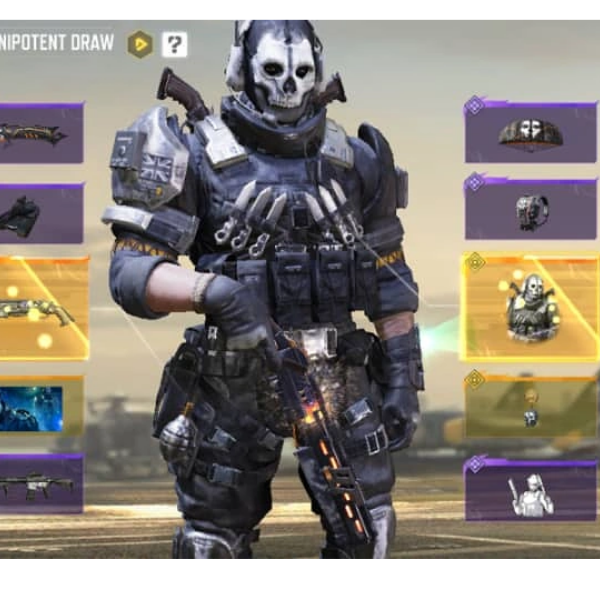Select the black assault rifle reward tile
The width and height of the screenshot is (600, 600).
click(40, 484)
